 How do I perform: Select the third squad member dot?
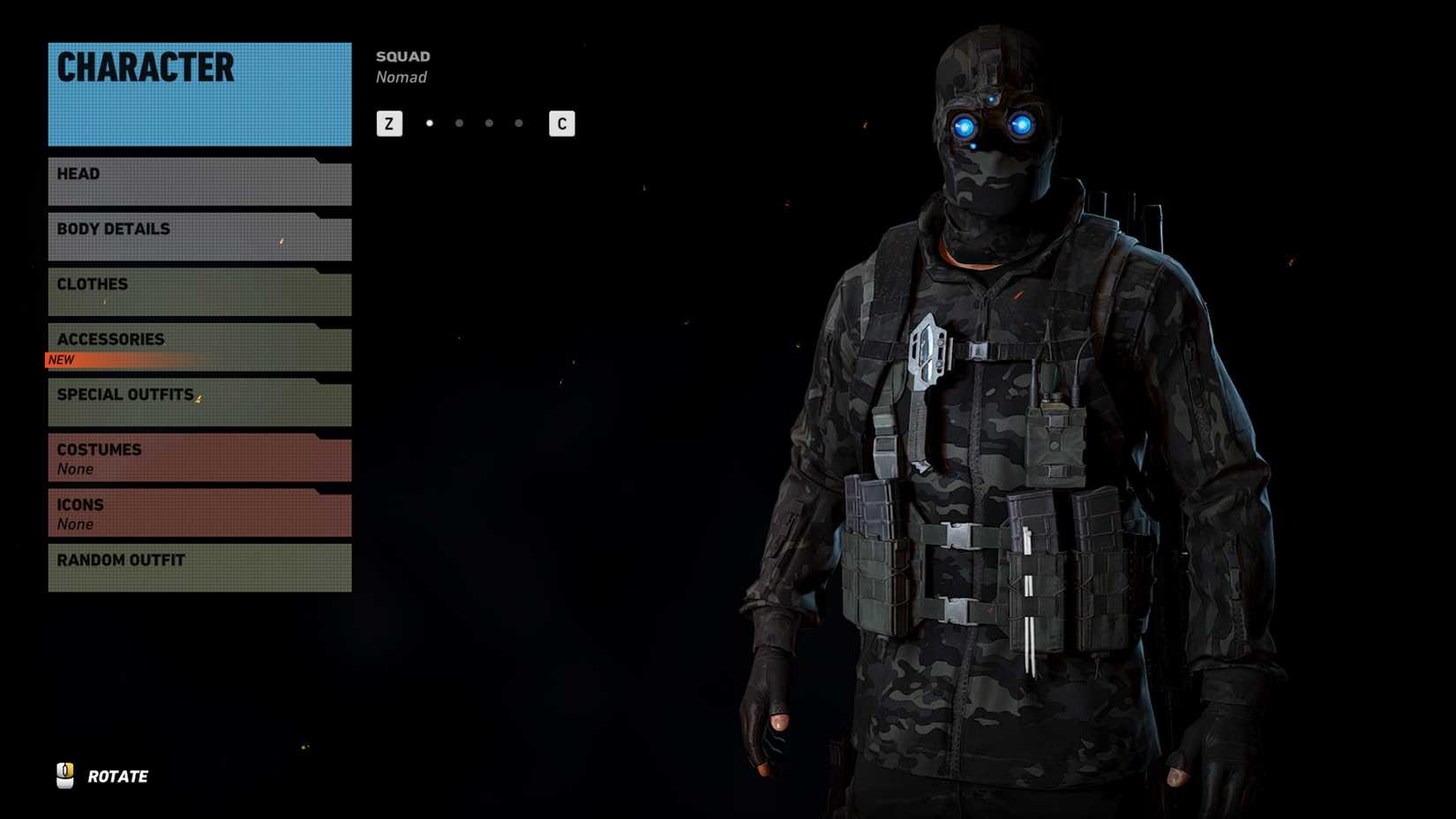(x=488, y=124)
